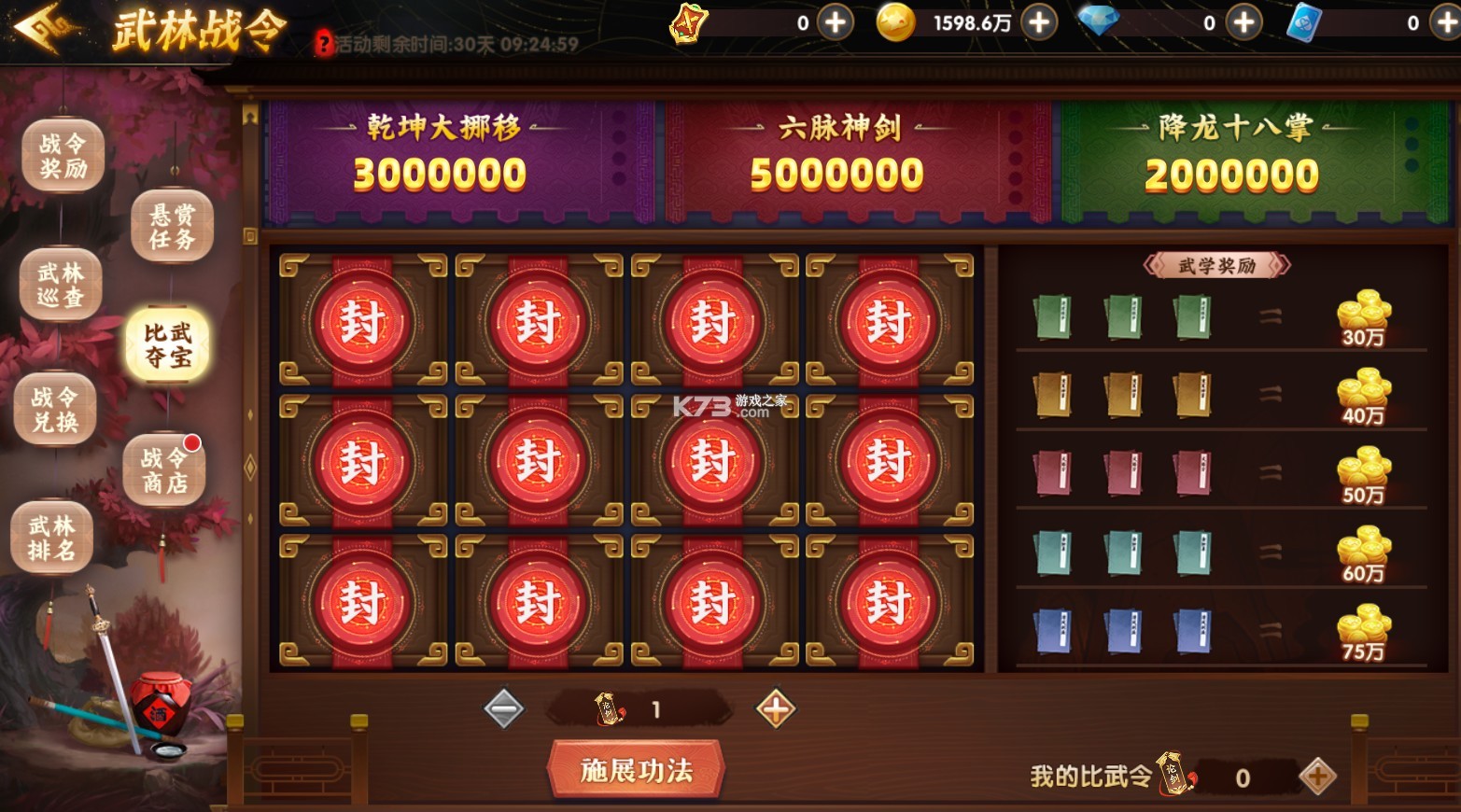Screen dimensions: 1461x812
Task: View rankings via the 武林排名 lantern
Action: coord(52,537)
